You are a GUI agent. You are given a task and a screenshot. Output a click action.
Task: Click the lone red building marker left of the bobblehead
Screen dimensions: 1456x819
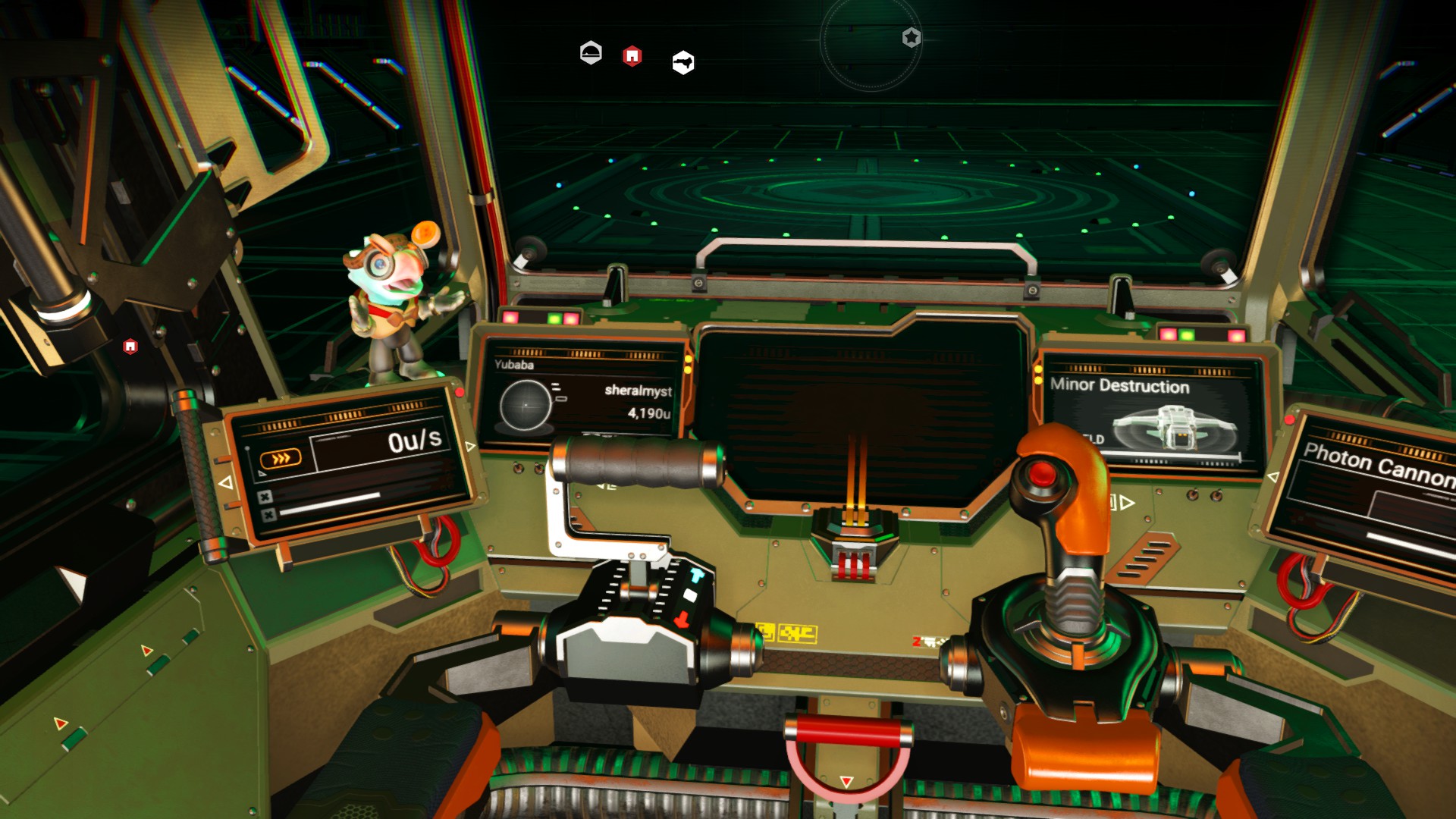coord(130,347)
